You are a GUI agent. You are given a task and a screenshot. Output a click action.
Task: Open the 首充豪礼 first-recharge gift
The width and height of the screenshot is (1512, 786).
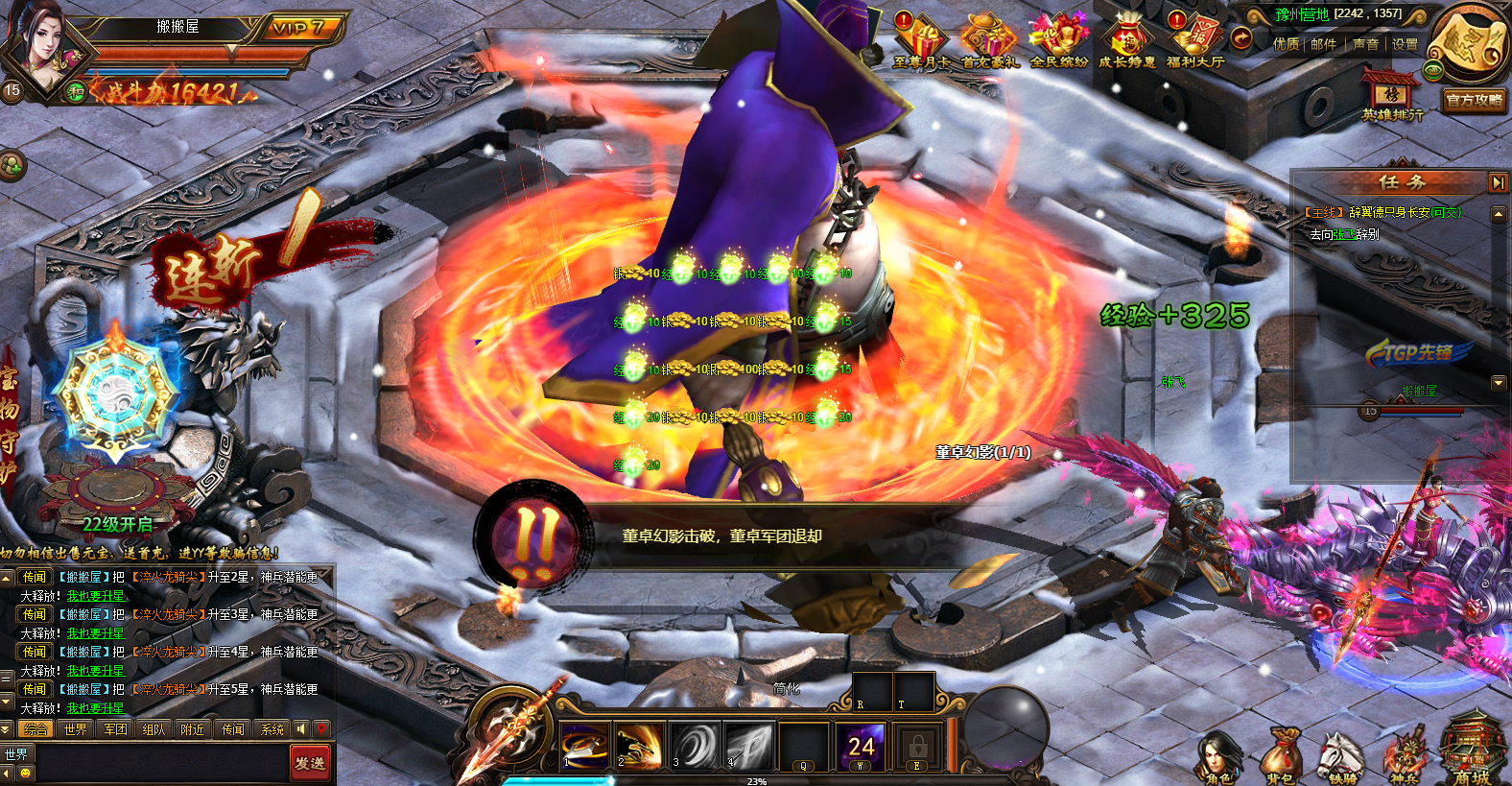(990, 41)
